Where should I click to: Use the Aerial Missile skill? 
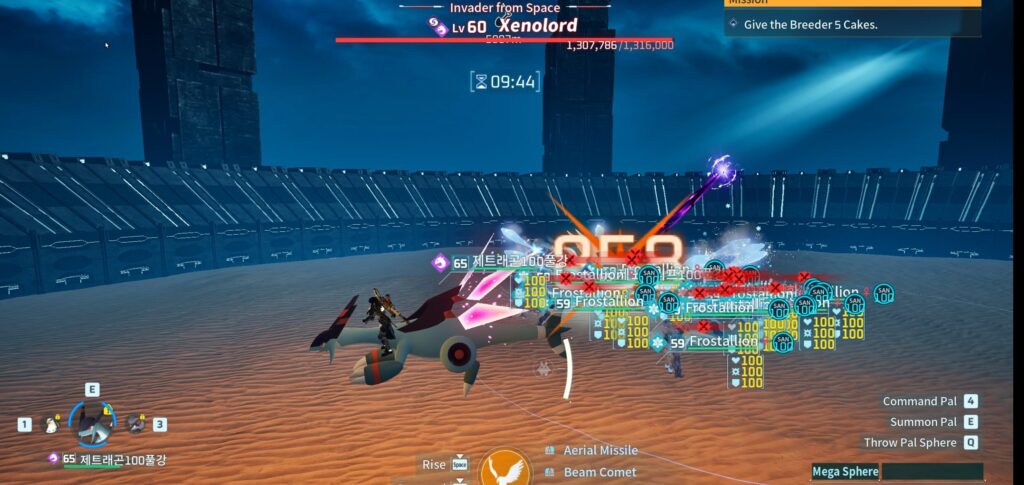[600, 451]
